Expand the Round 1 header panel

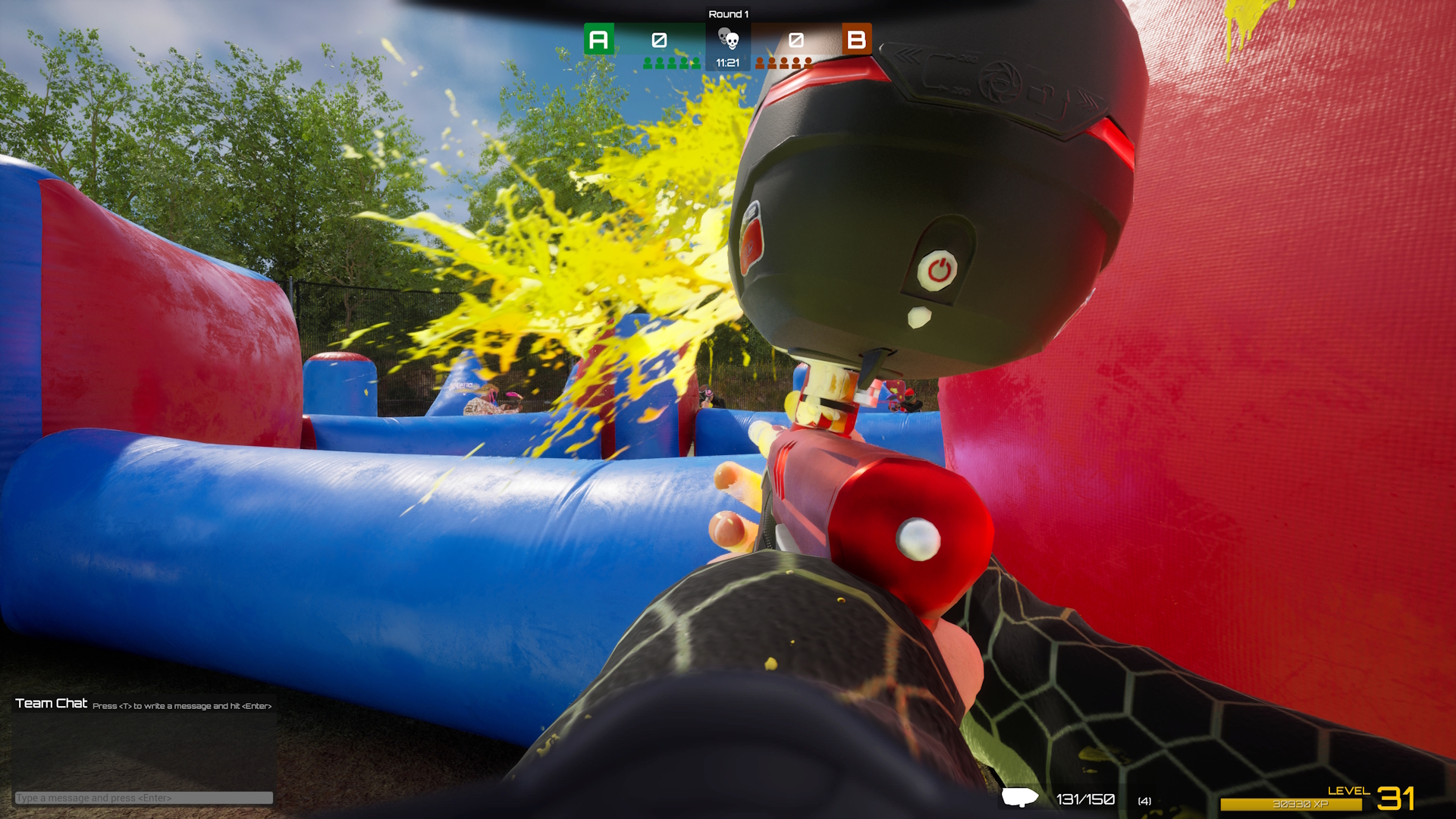729,13
